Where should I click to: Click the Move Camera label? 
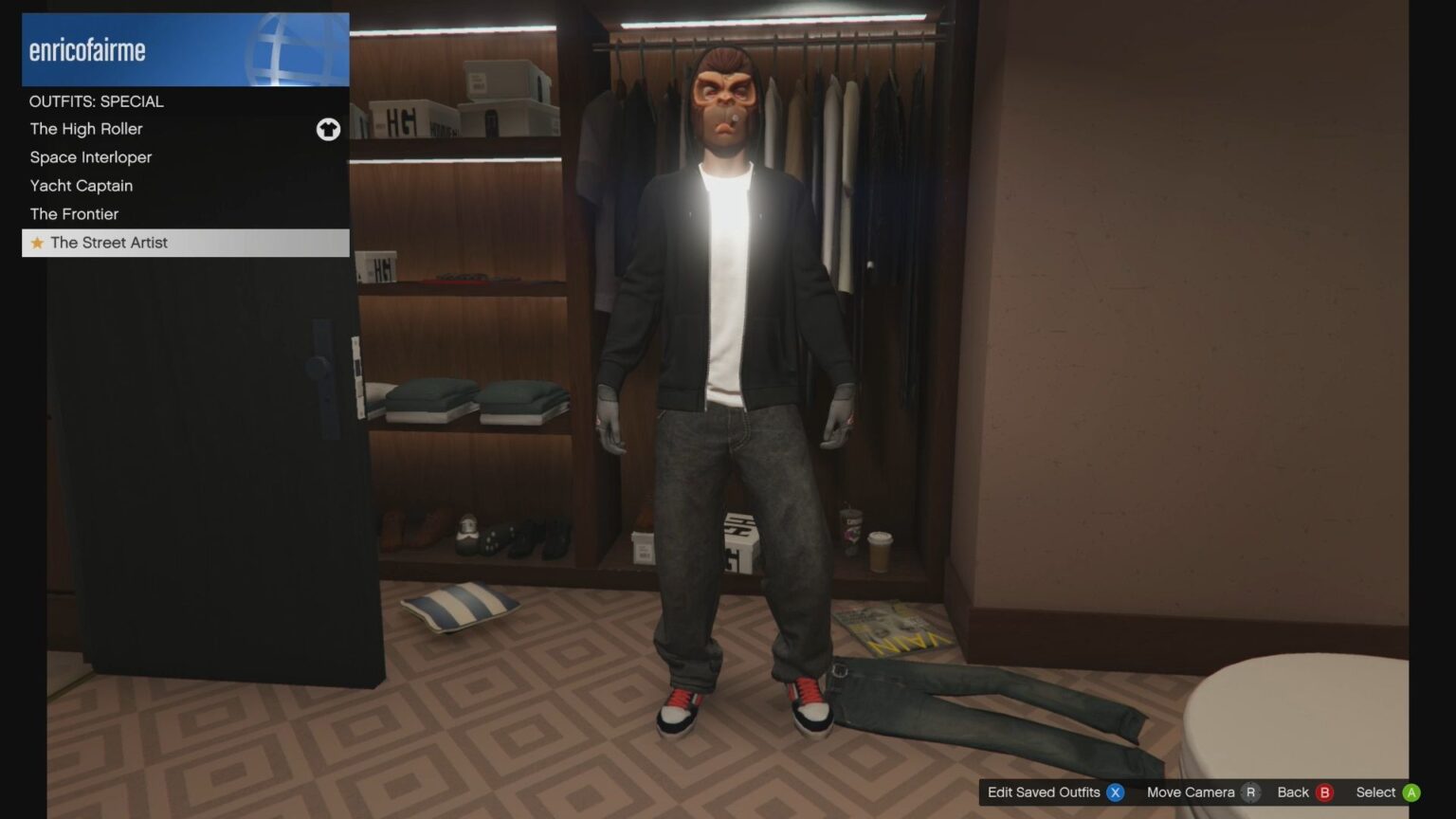point(1191,792)
